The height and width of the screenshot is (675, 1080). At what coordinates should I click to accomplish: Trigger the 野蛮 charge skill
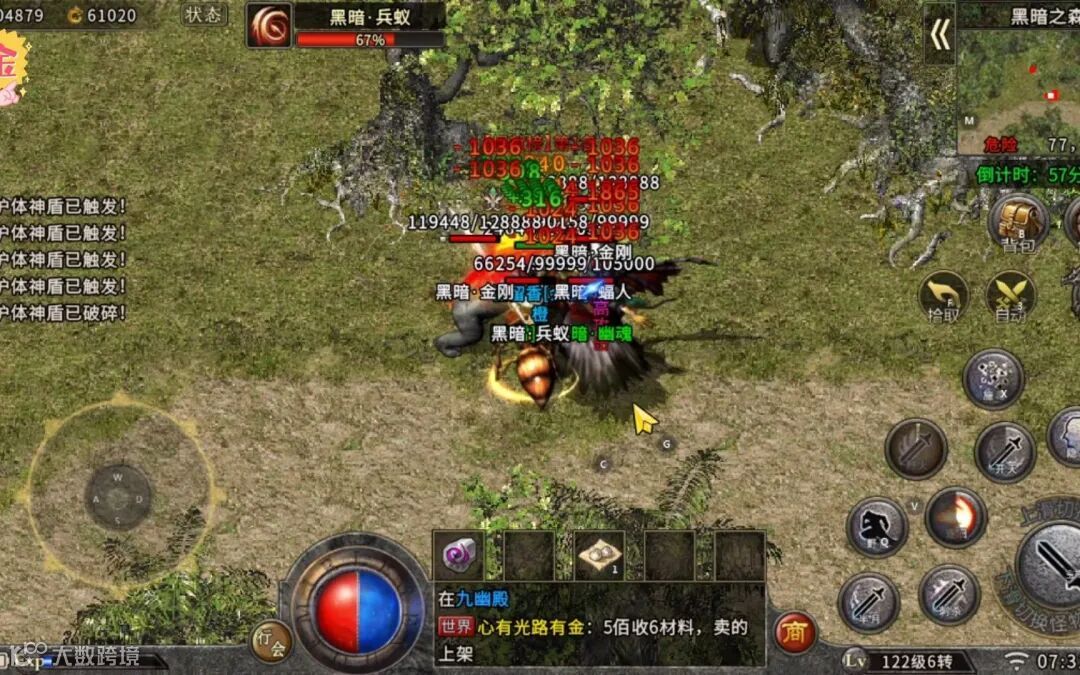(877, 527)
